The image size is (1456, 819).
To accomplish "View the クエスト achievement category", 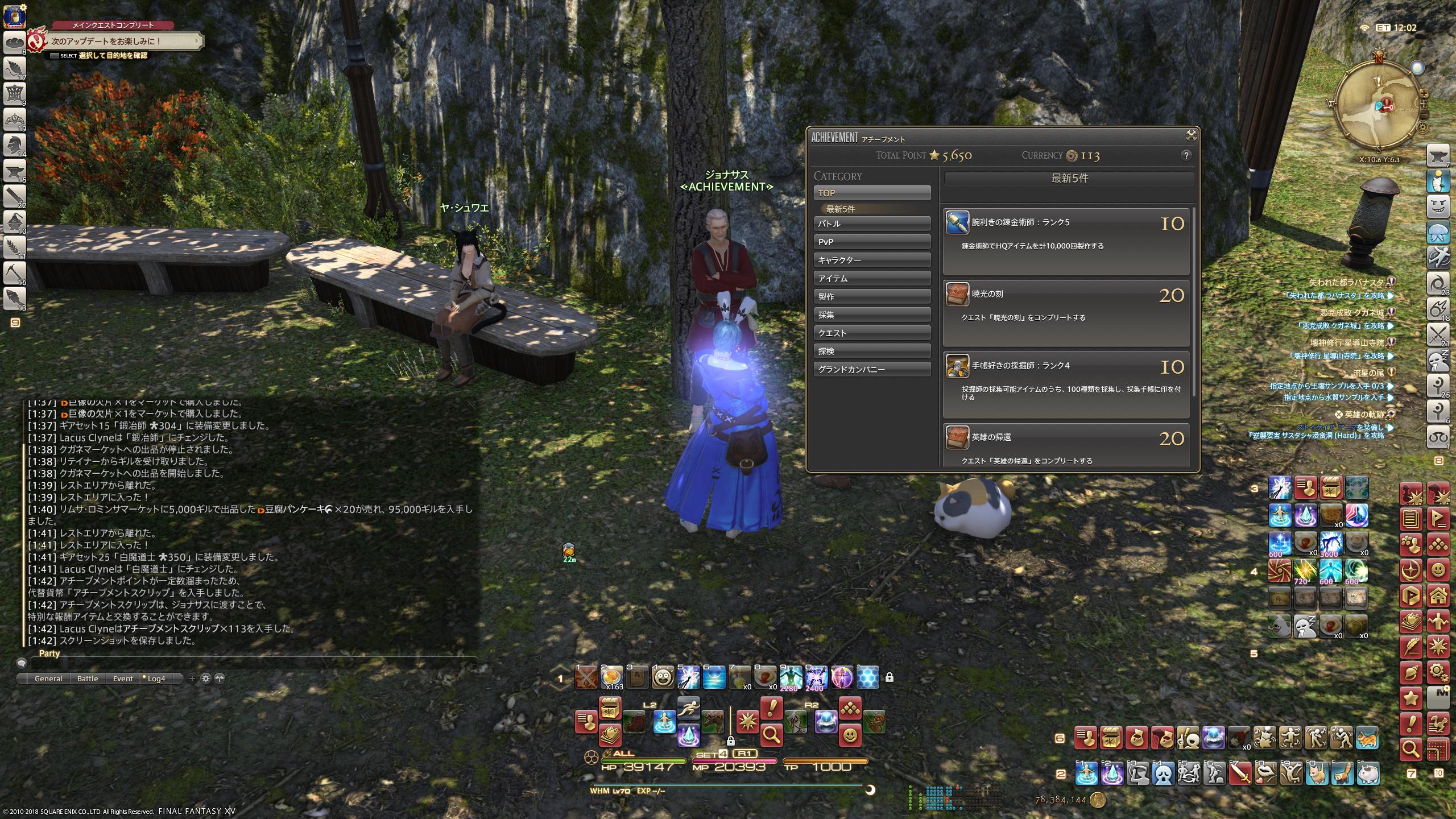I will click(x=872, y=333).
